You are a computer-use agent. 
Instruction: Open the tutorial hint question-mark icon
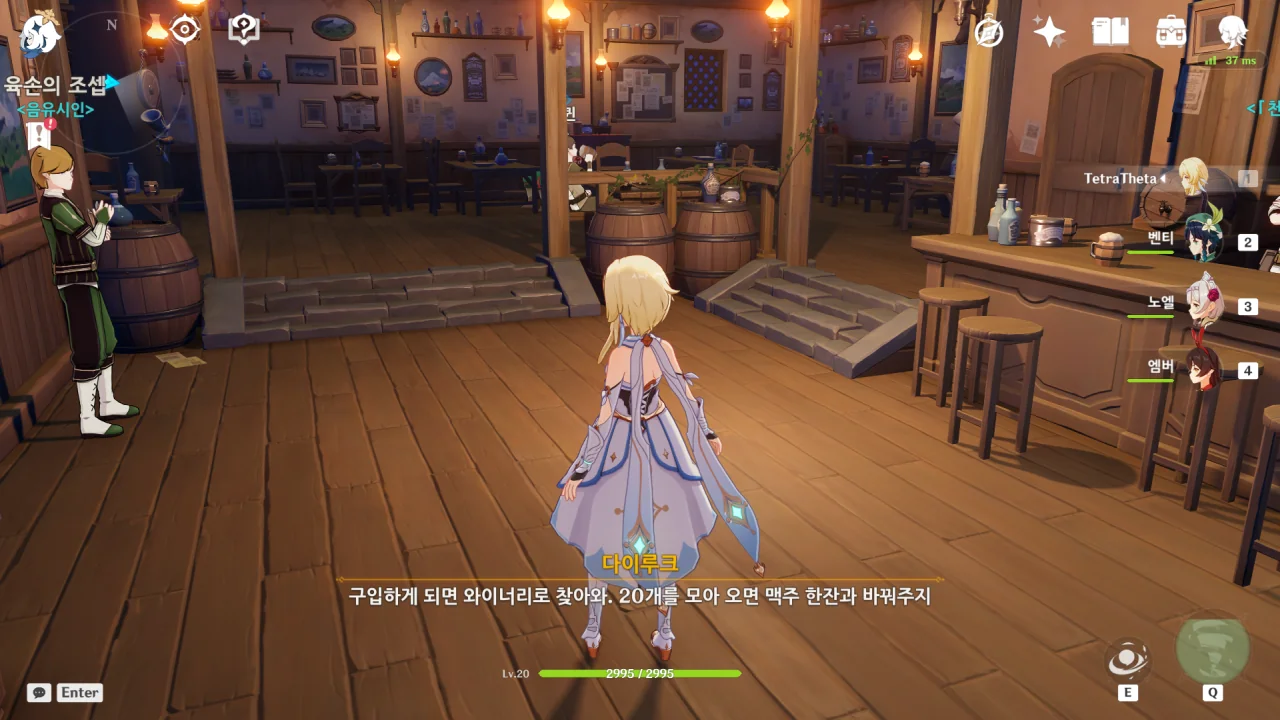point(244,30)
